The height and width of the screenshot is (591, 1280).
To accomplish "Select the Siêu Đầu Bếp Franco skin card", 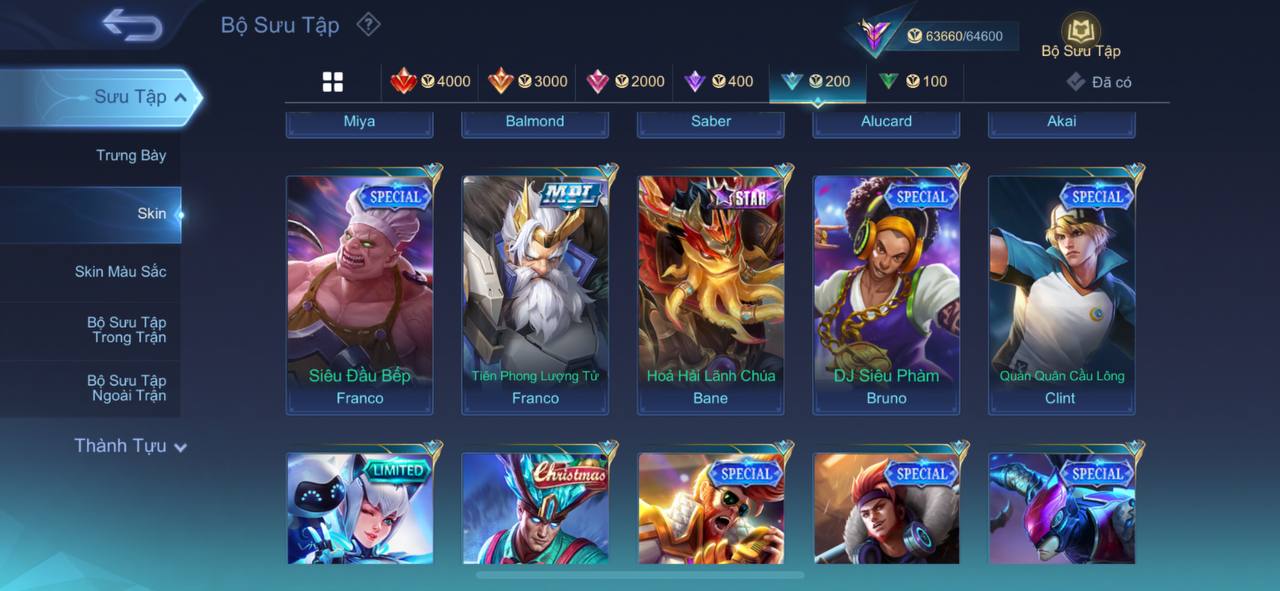I will point(360,295).
